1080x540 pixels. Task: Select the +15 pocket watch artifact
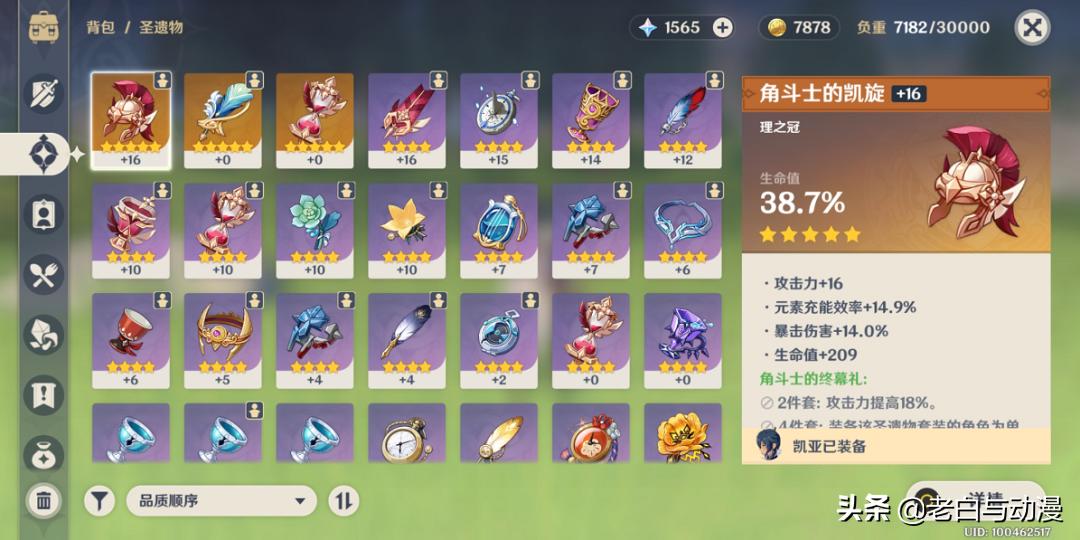click(x=499, y=119)
